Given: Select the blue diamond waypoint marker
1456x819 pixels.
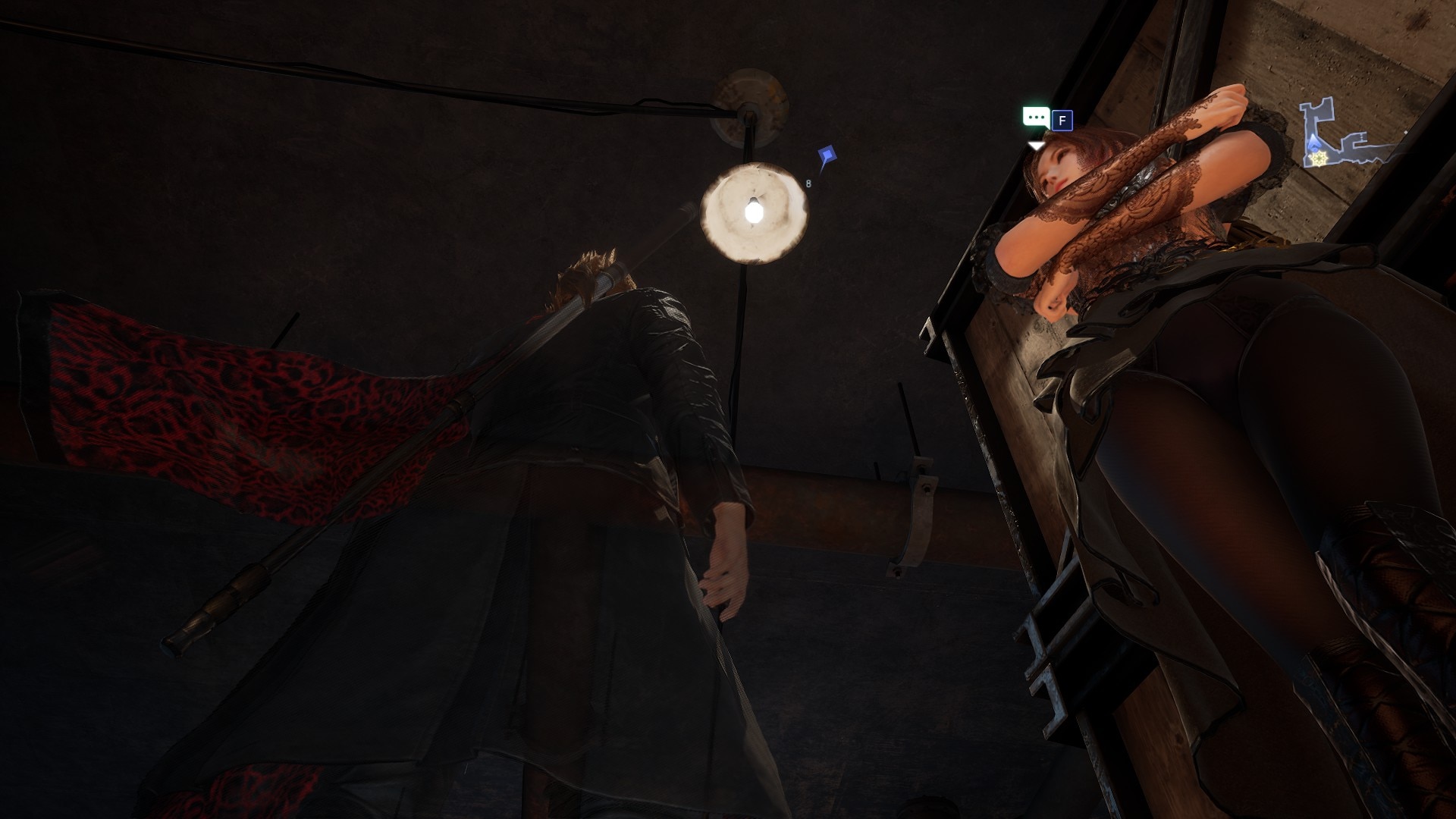Looking at the screenshot, I should (827, 157).
